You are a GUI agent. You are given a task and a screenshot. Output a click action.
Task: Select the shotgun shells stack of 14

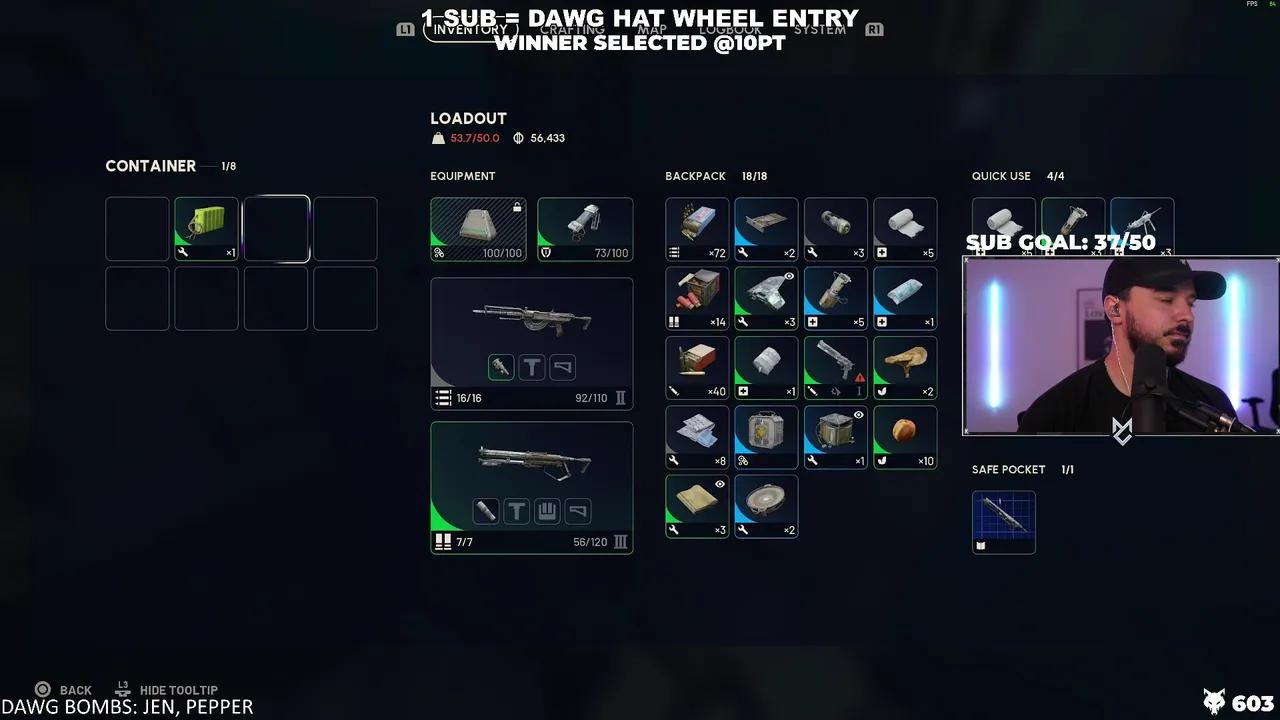click(697, 298)
